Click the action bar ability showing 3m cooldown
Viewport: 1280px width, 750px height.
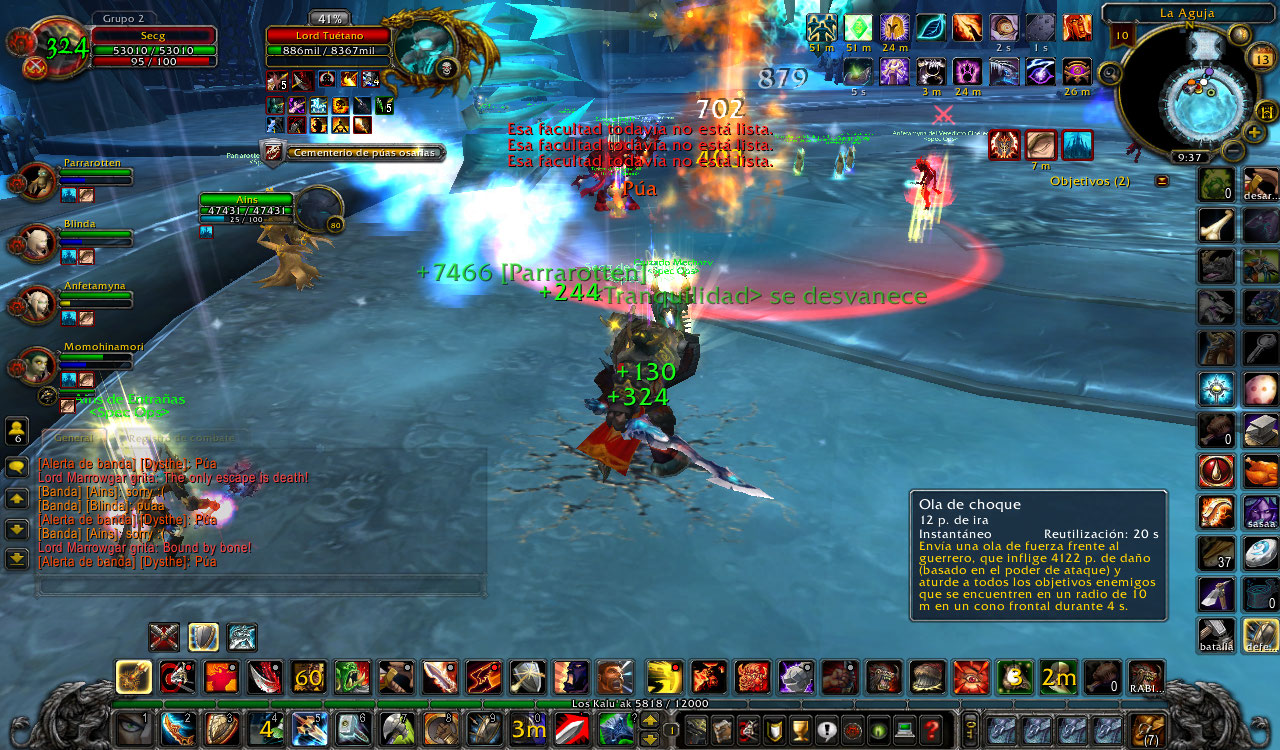[x=528, y=729]
